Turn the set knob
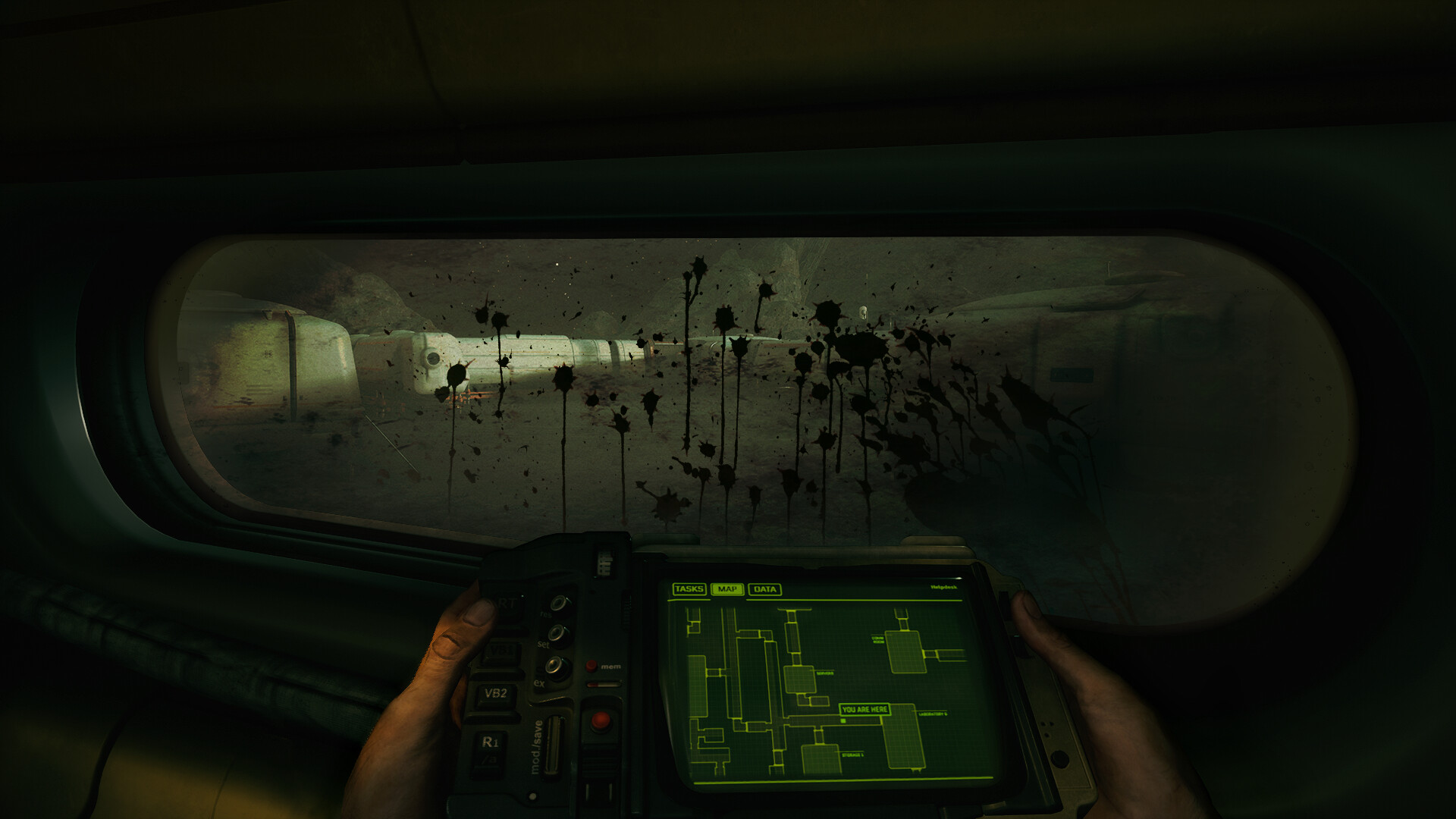The width and height of the screenshot is (1456, 819). 557,632
